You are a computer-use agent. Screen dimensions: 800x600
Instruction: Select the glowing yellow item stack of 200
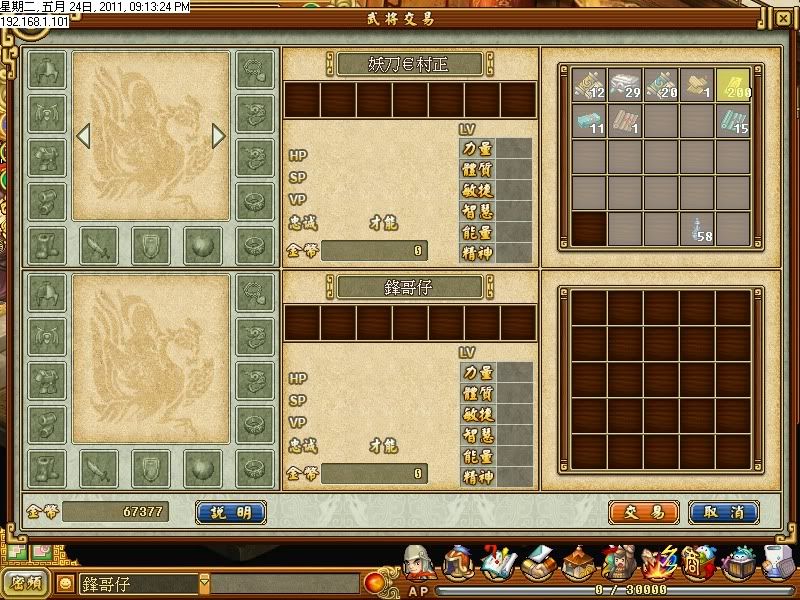tap(733, 85)
